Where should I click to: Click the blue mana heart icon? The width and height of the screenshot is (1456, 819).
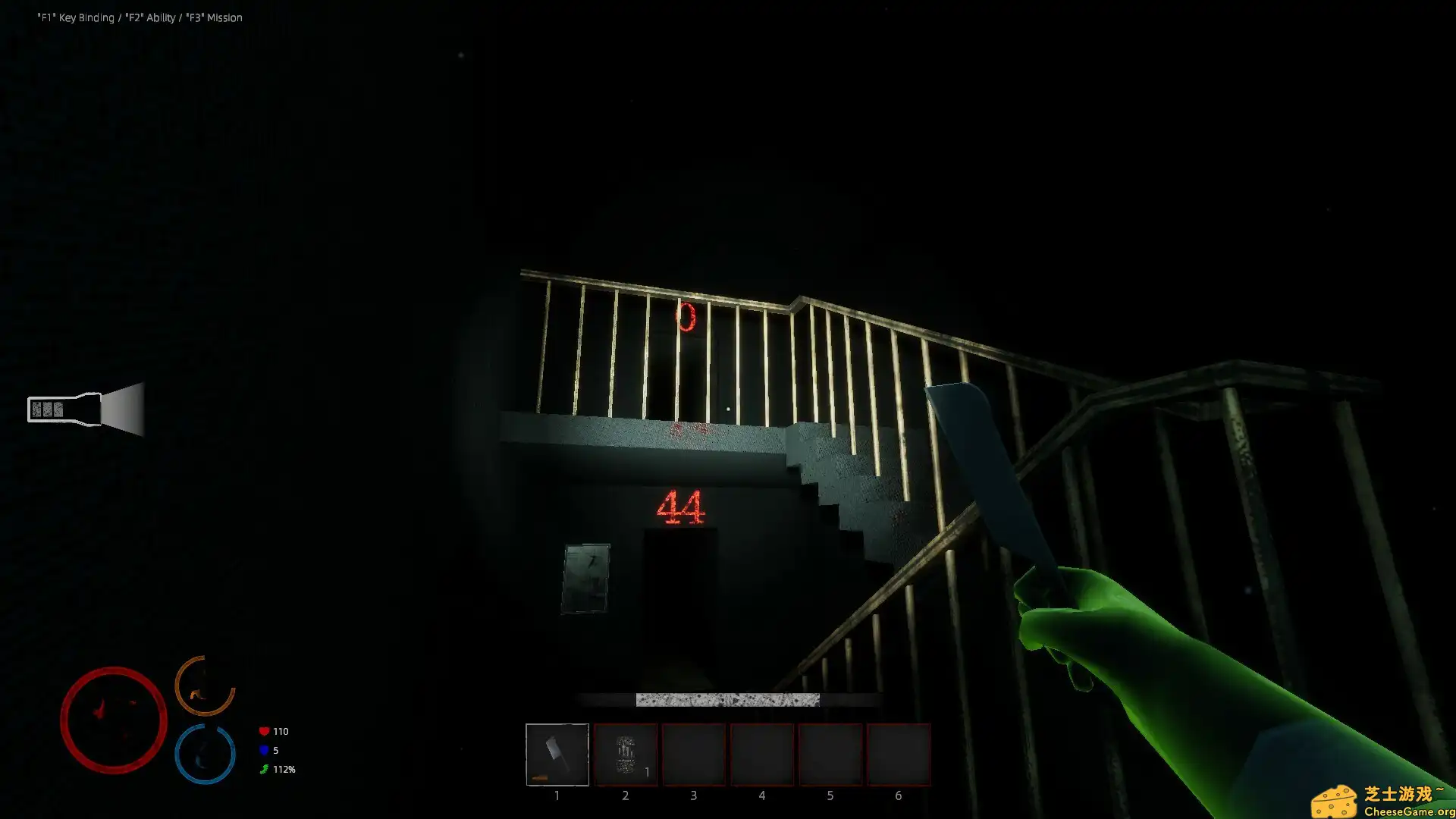tap(263, 750)
